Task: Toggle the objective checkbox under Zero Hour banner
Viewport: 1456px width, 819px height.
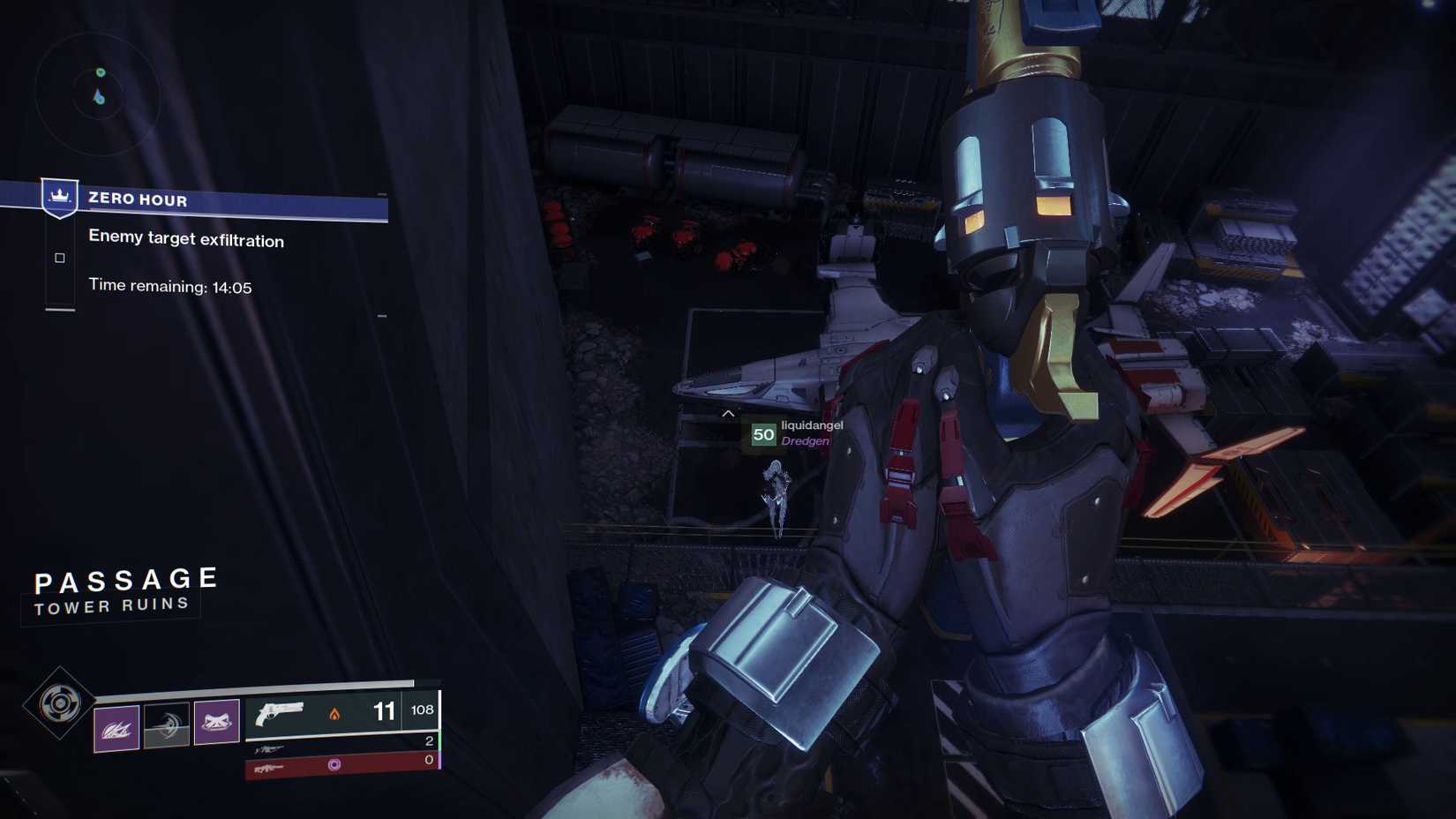Action: 59,258
